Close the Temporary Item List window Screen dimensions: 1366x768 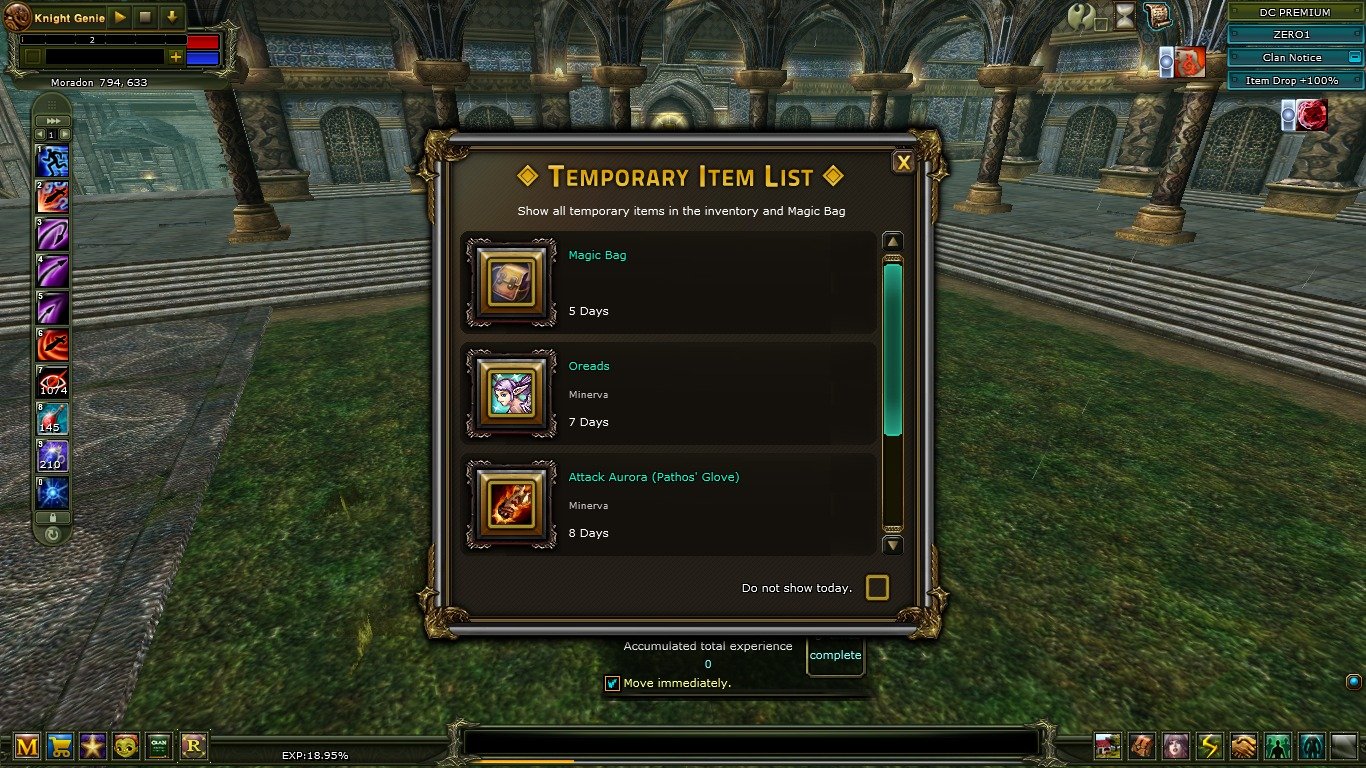[903, 163]
